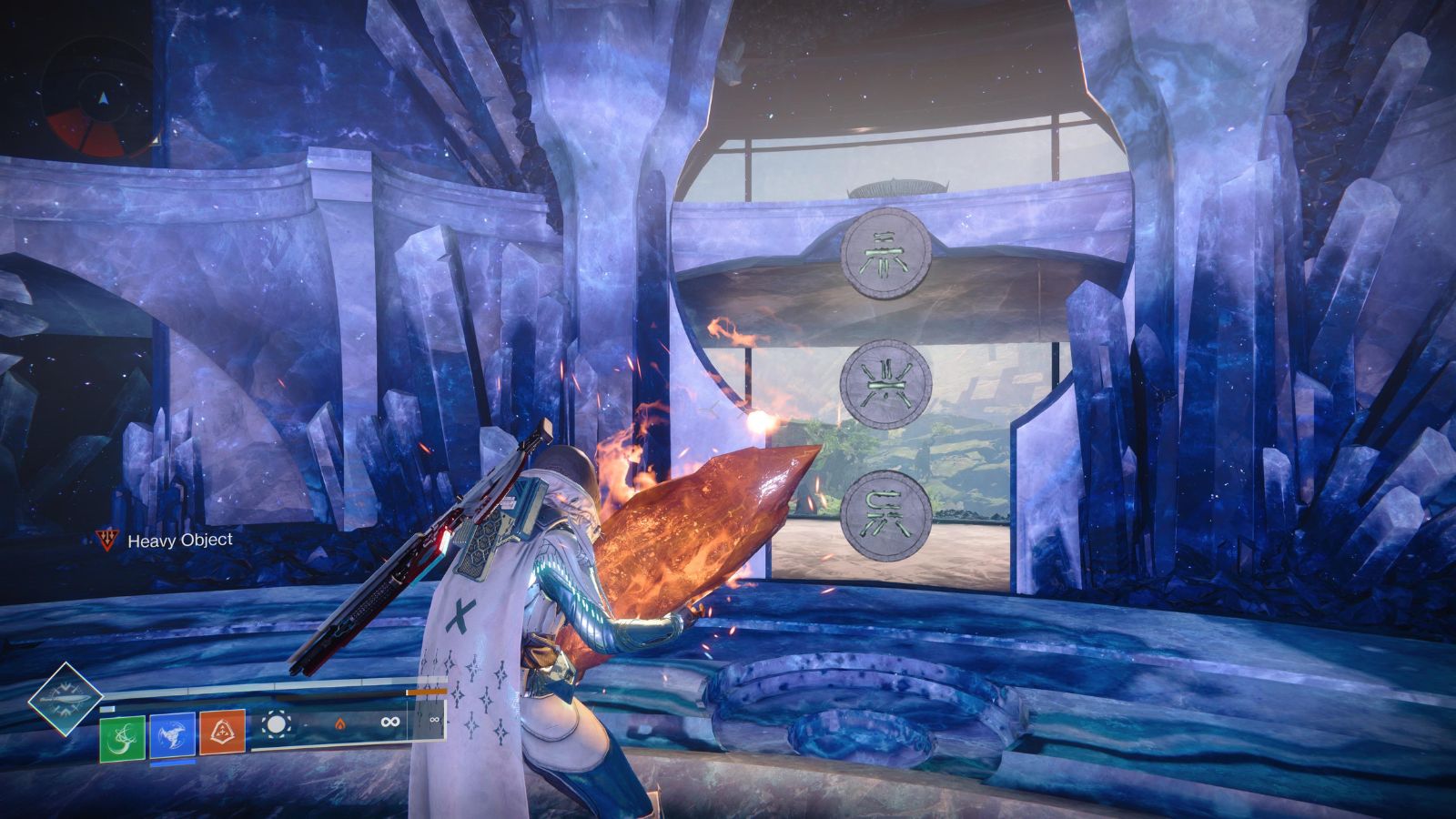The image size is (1456, 819).
Task: Click the player arrow inside the radar
Action: point(104,98)
